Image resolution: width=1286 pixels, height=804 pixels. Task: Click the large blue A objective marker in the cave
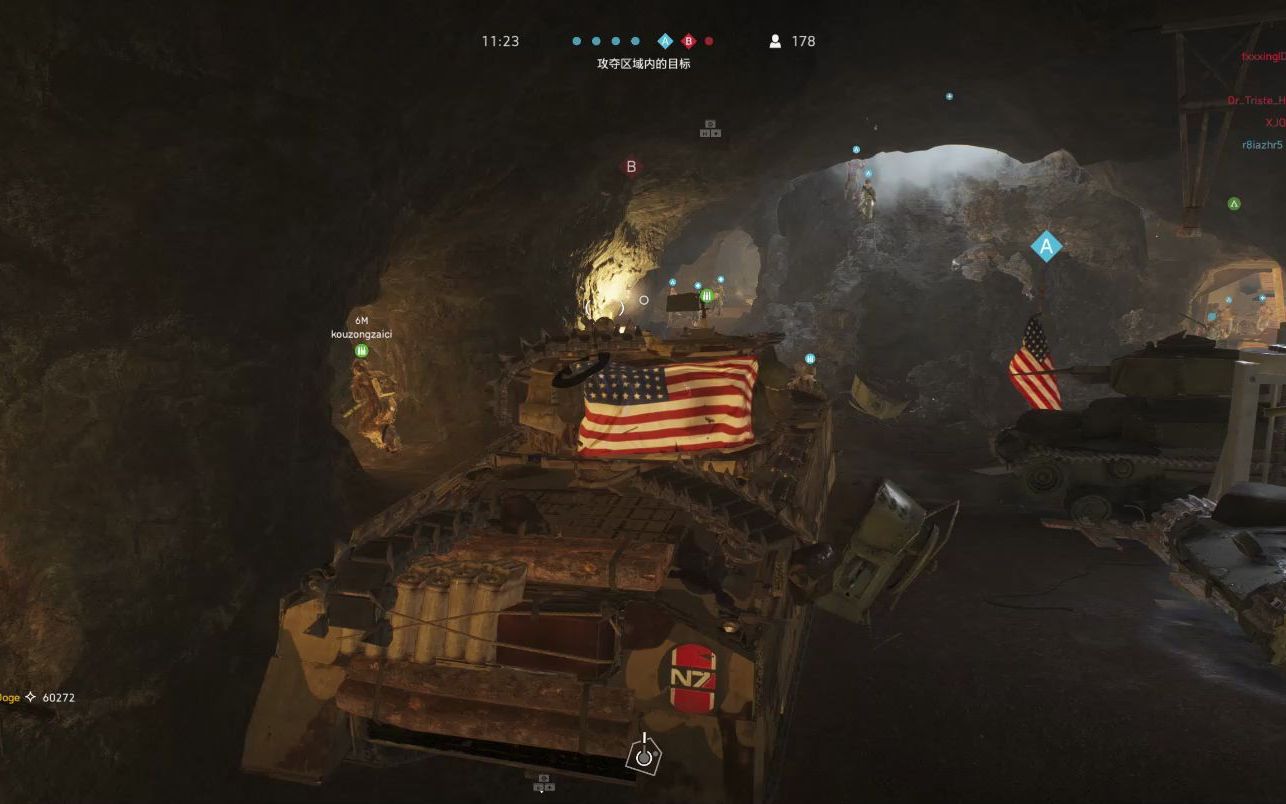tap(1046, 245)
